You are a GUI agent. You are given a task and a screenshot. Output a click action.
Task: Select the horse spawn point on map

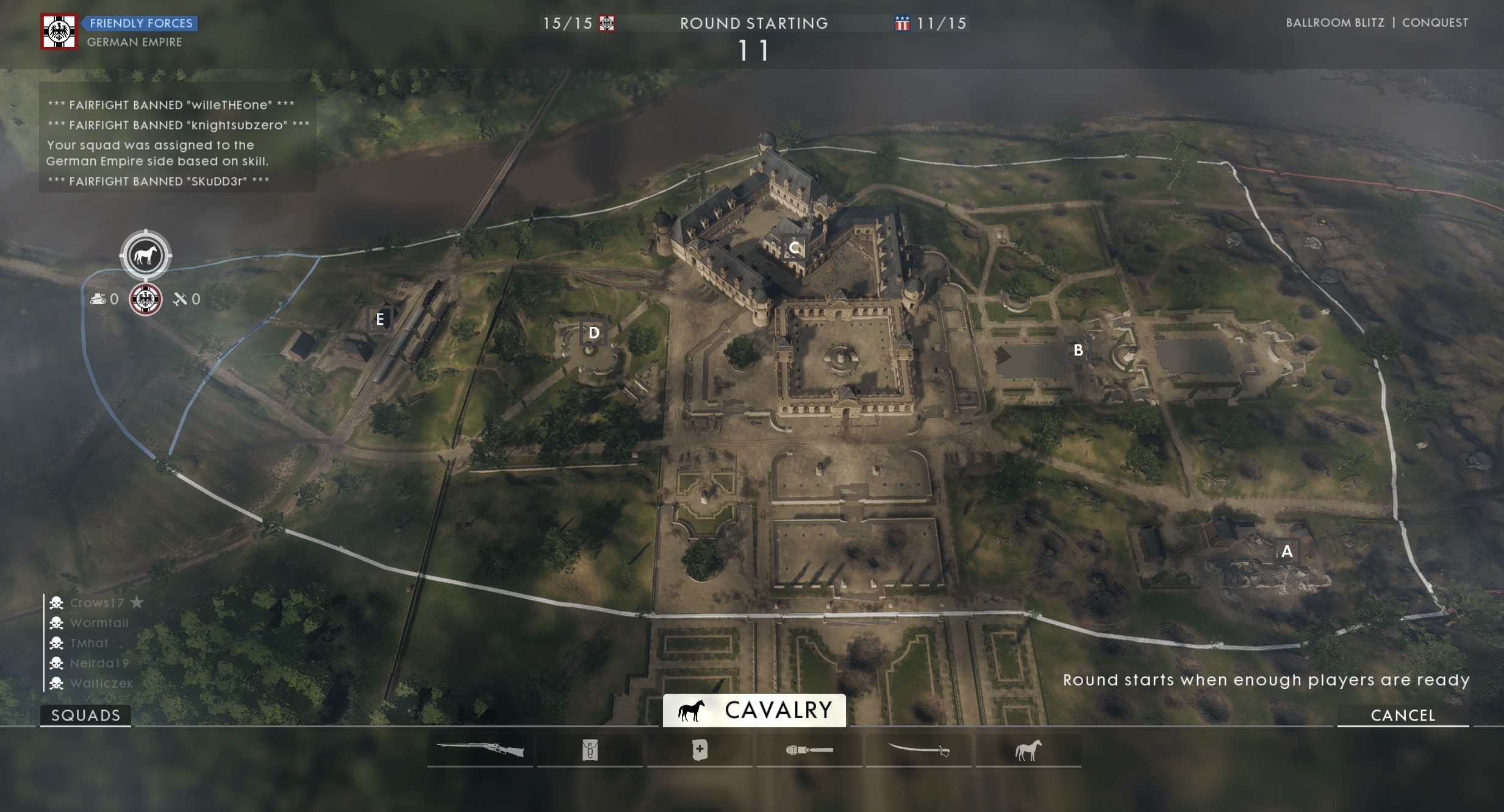[145, 255]
